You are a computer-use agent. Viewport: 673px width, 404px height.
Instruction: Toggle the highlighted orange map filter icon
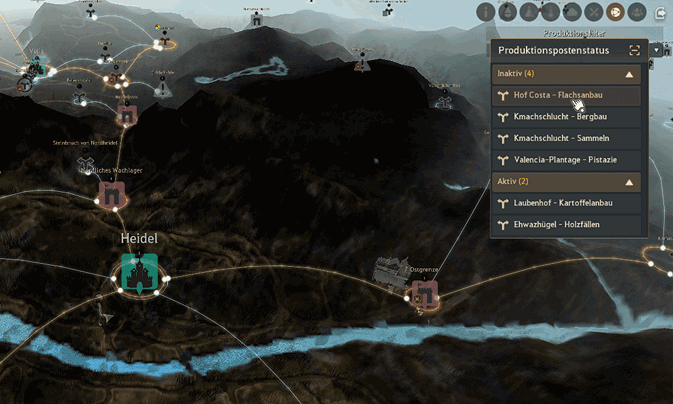click(616, 13)
